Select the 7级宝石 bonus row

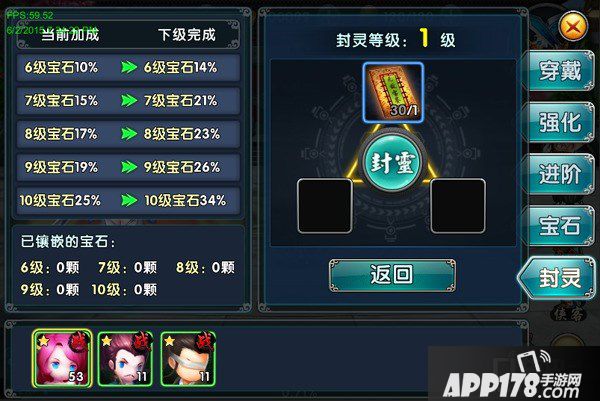click(x=129, y=100)
